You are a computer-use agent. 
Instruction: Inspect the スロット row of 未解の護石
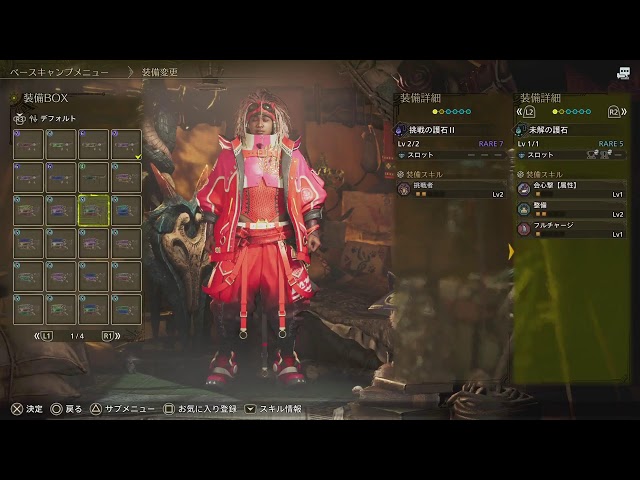pyautogui.click(x=570, y=155)
